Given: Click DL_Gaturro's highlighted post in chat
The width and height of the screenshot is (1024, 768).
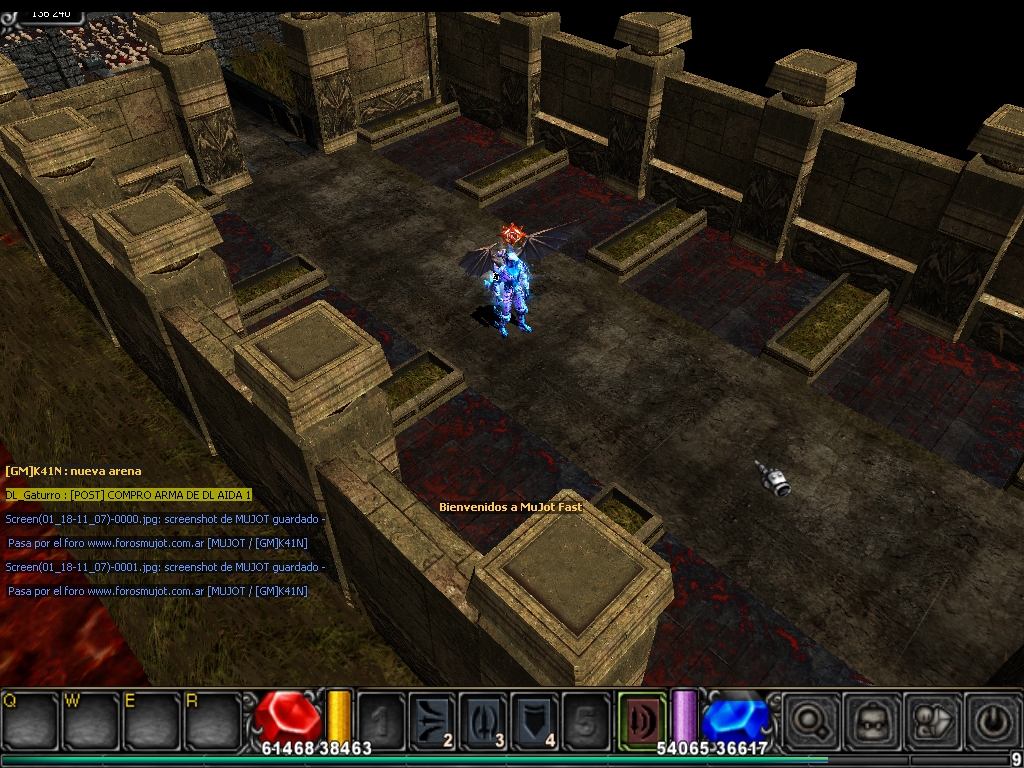Looking at the screenshot, I should tap(128, 495).
